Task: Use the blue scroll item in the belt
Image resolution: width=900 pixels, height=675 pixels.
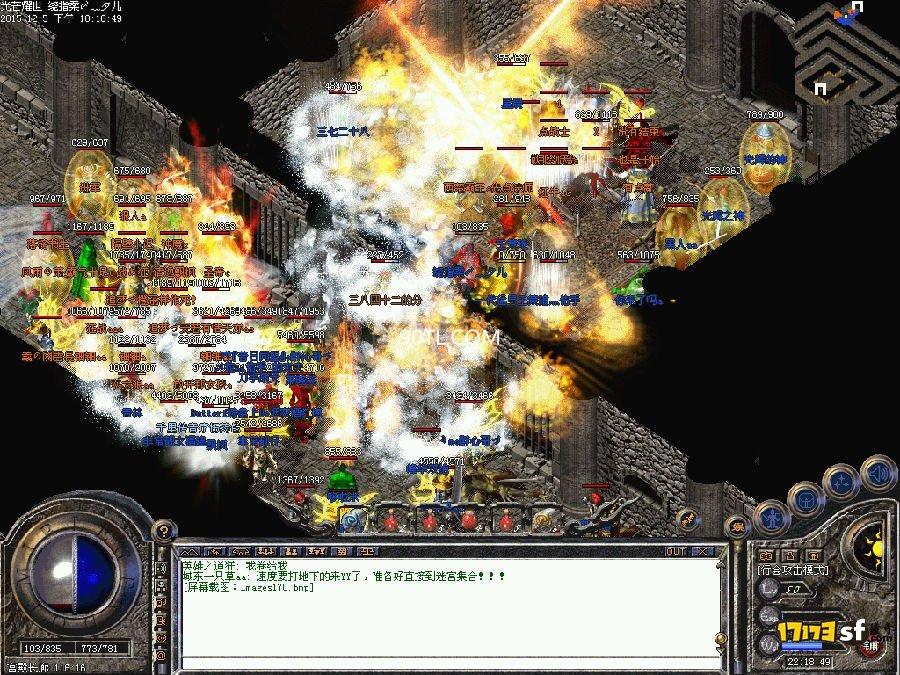Action: [350, 518]
